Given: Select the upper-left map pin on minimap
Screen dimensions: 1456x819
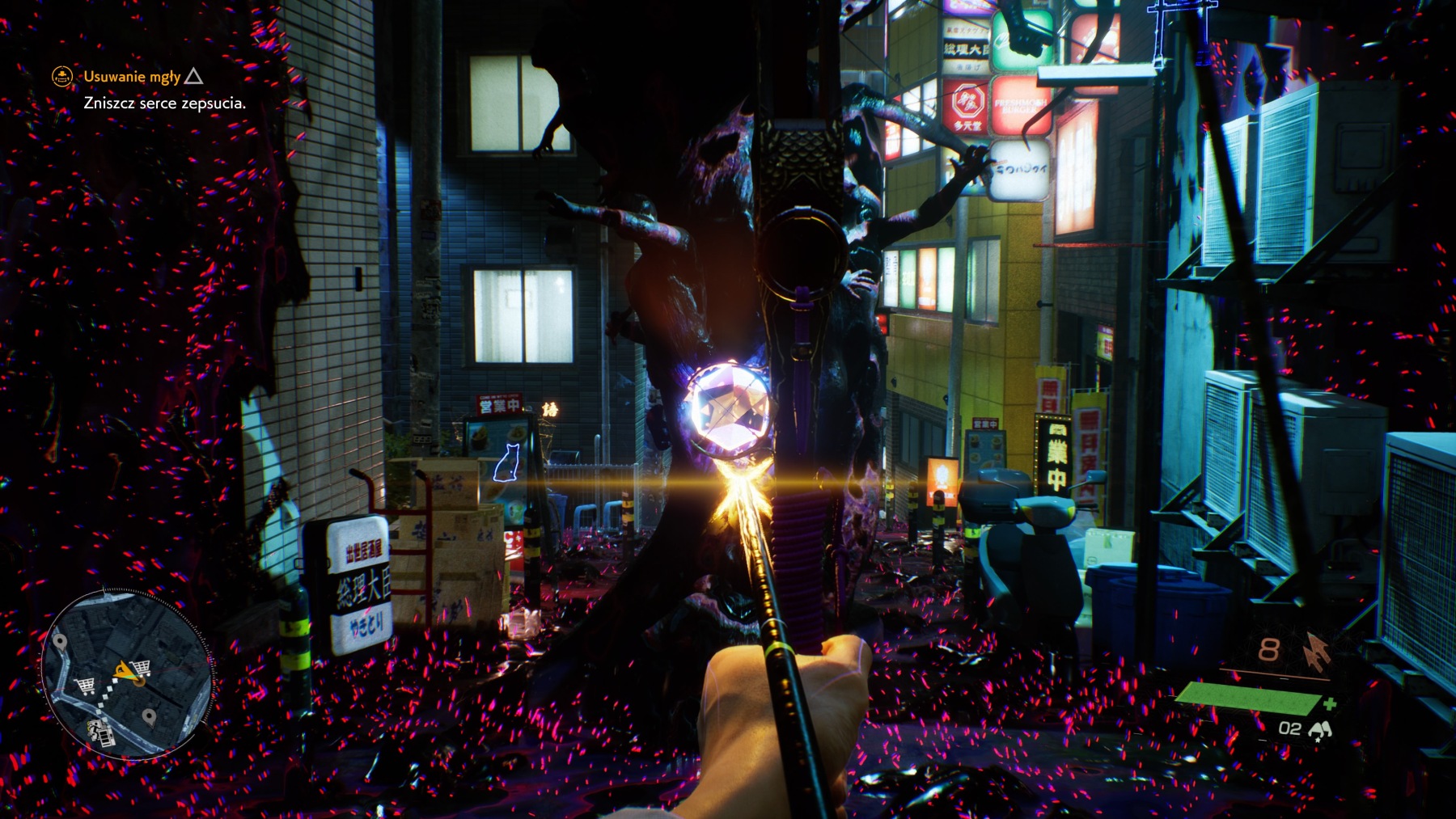Looking at the screenshot, I should 60,642.
